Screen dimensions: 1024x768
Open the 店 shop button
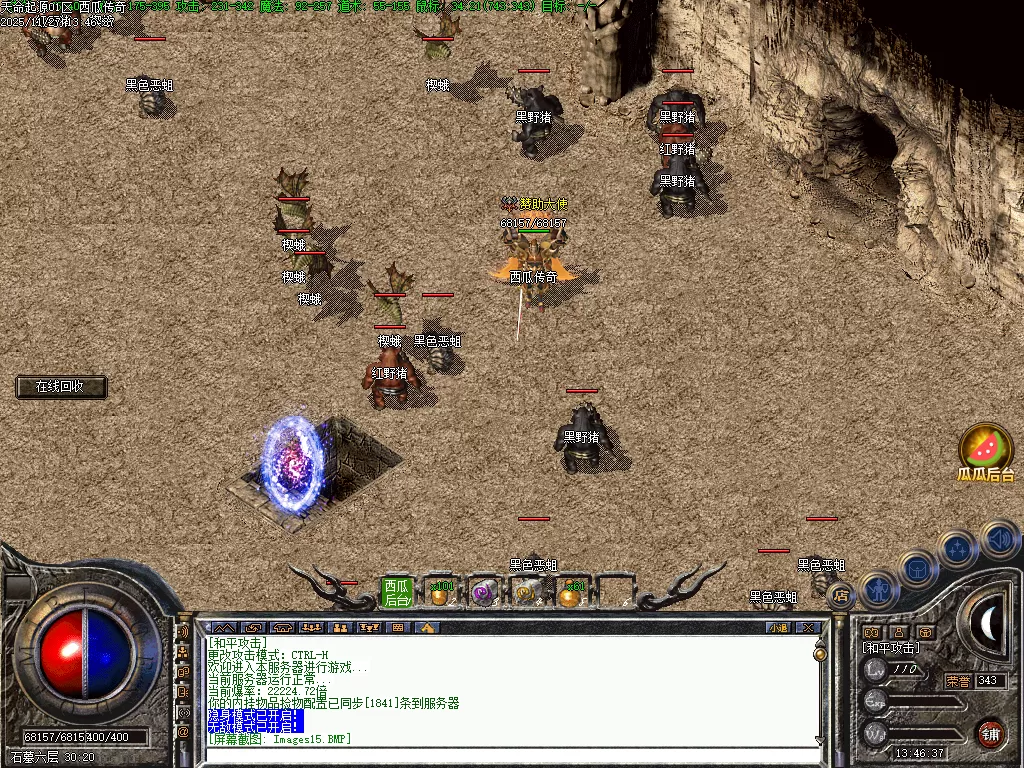(x=841, y=596)
